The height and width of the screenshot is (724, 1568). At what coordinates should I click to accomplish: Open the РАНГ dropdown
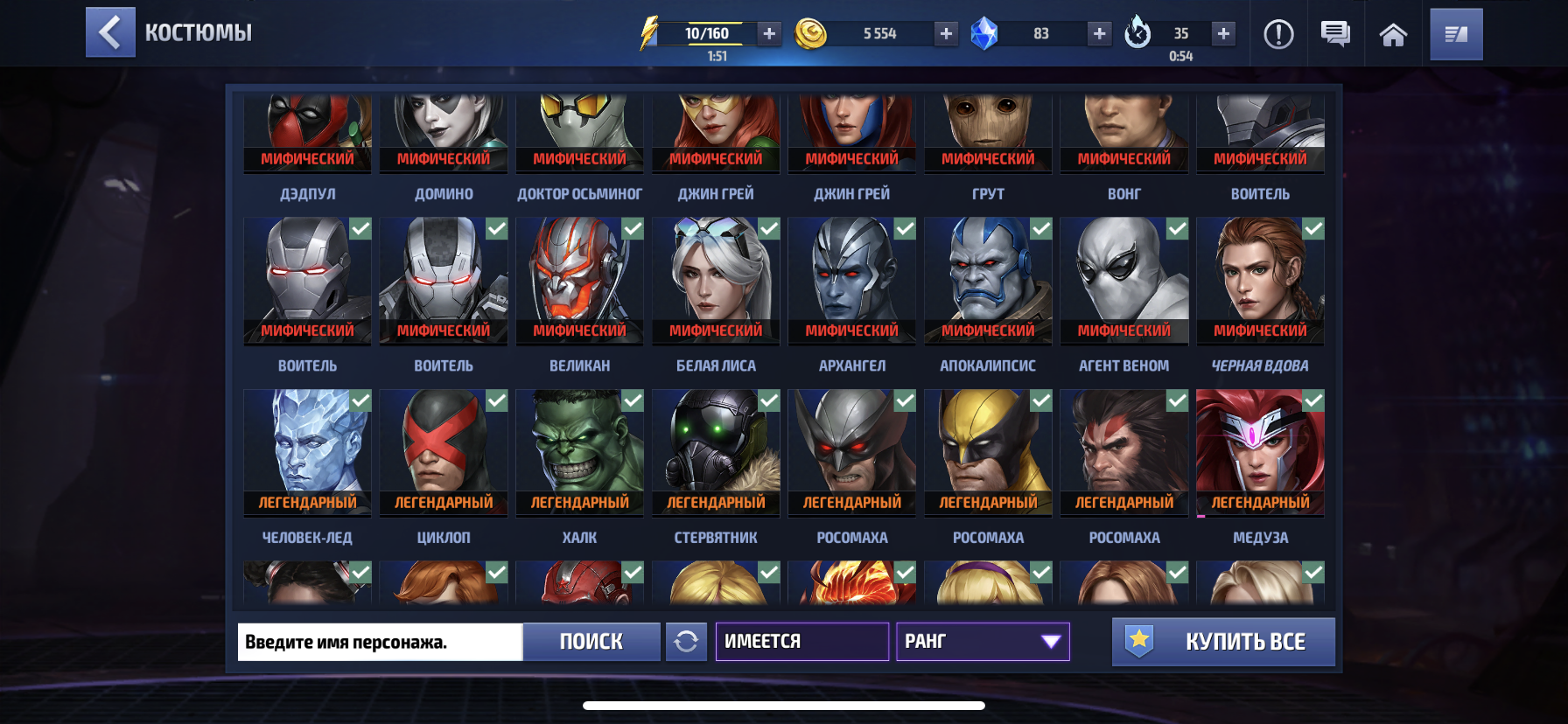(x=980, y=642)
